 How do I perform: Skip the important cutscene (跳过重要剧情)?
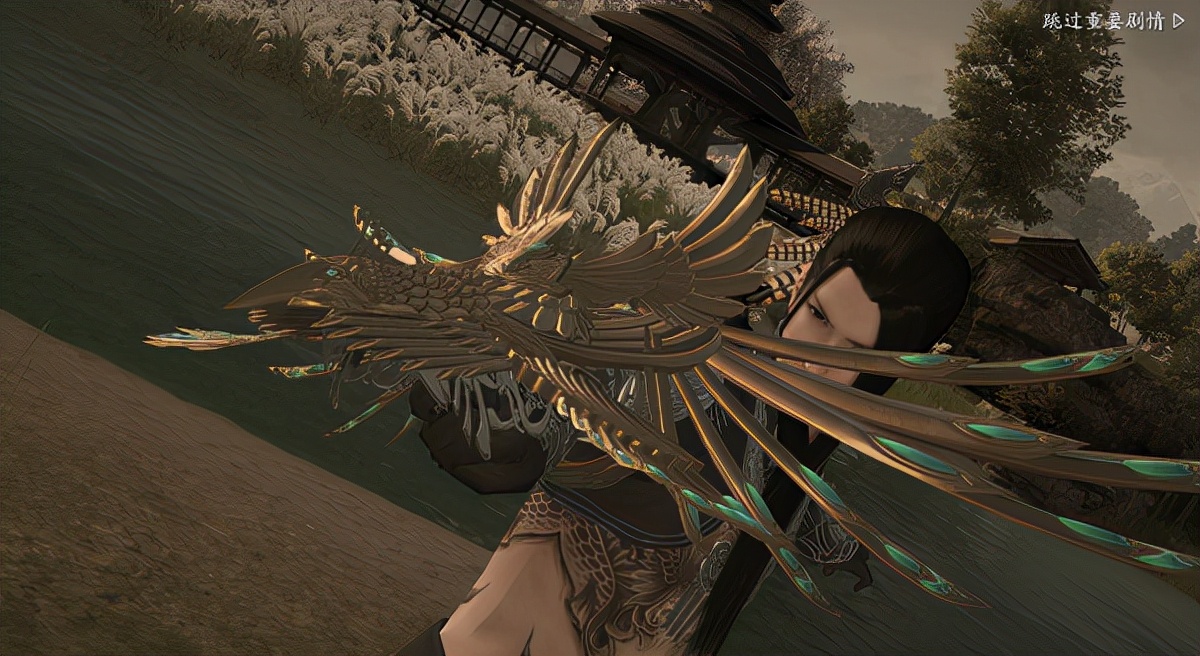coord(1113,21)
